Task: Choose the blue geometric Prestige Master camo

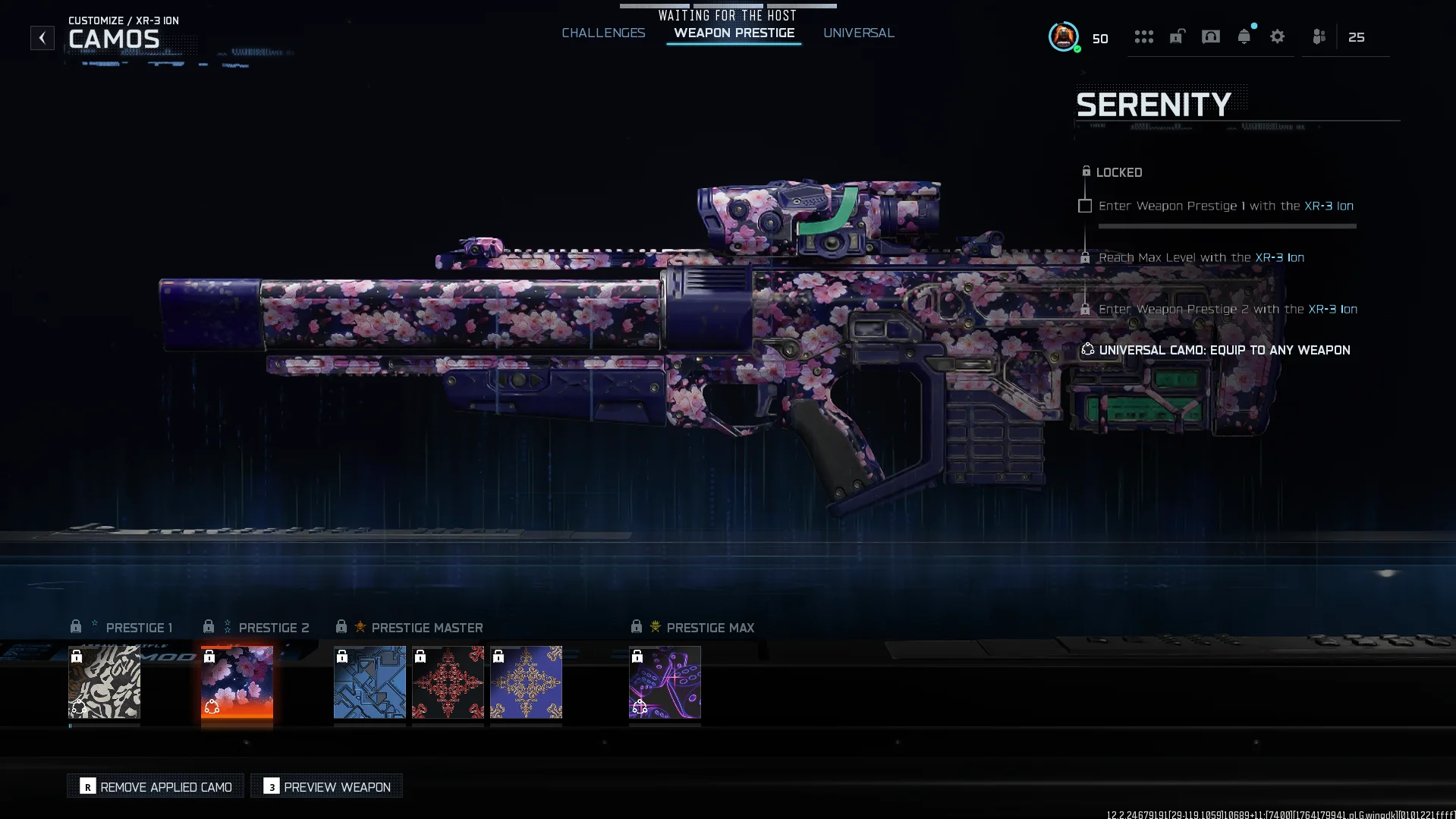Action: [370, 682]
